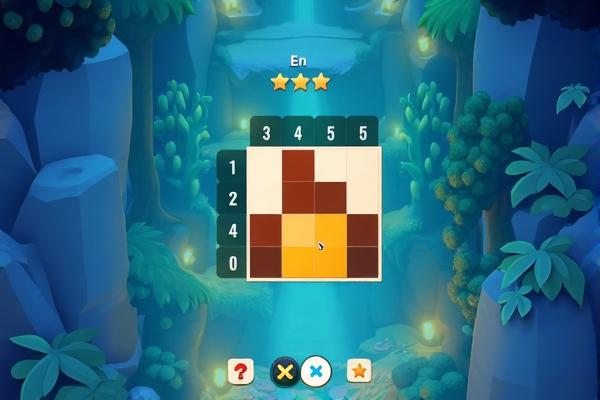Select the yellow X marking mode
Viewport: 600px width, 400px height.
click(x=285, y=371)
